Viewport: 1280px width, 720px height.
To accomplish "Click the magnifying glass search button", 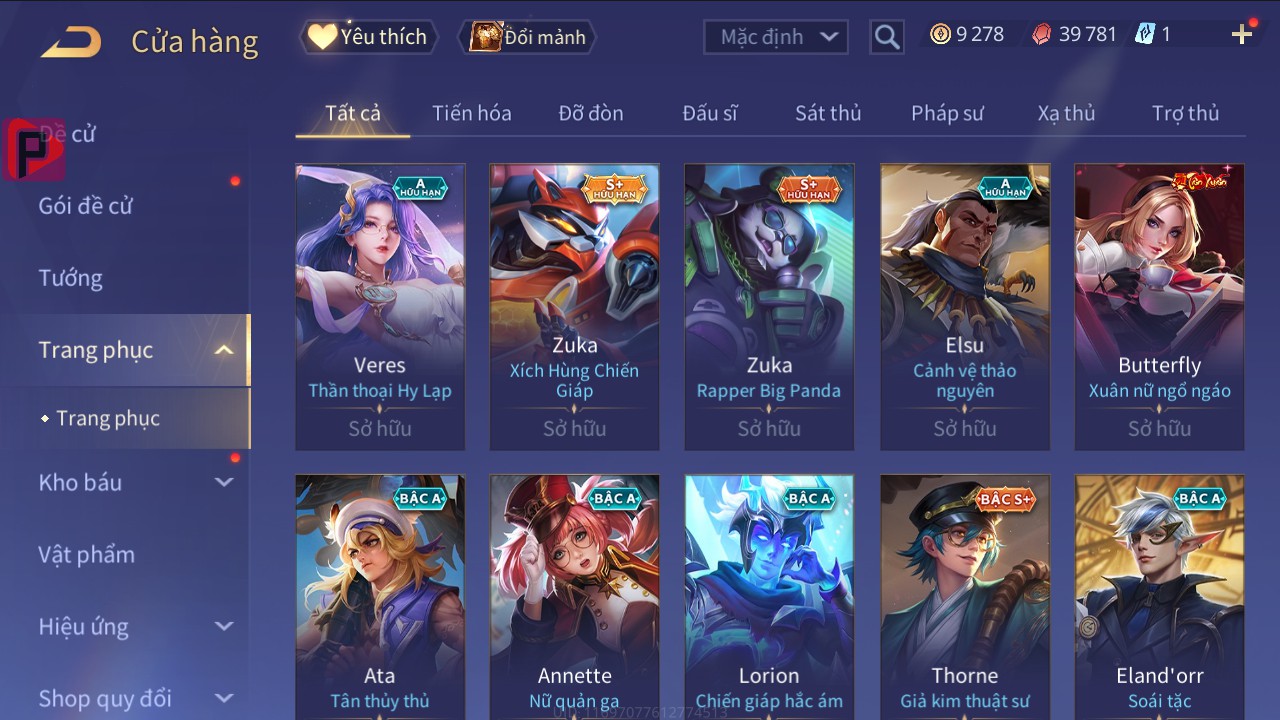I will 886,37.
